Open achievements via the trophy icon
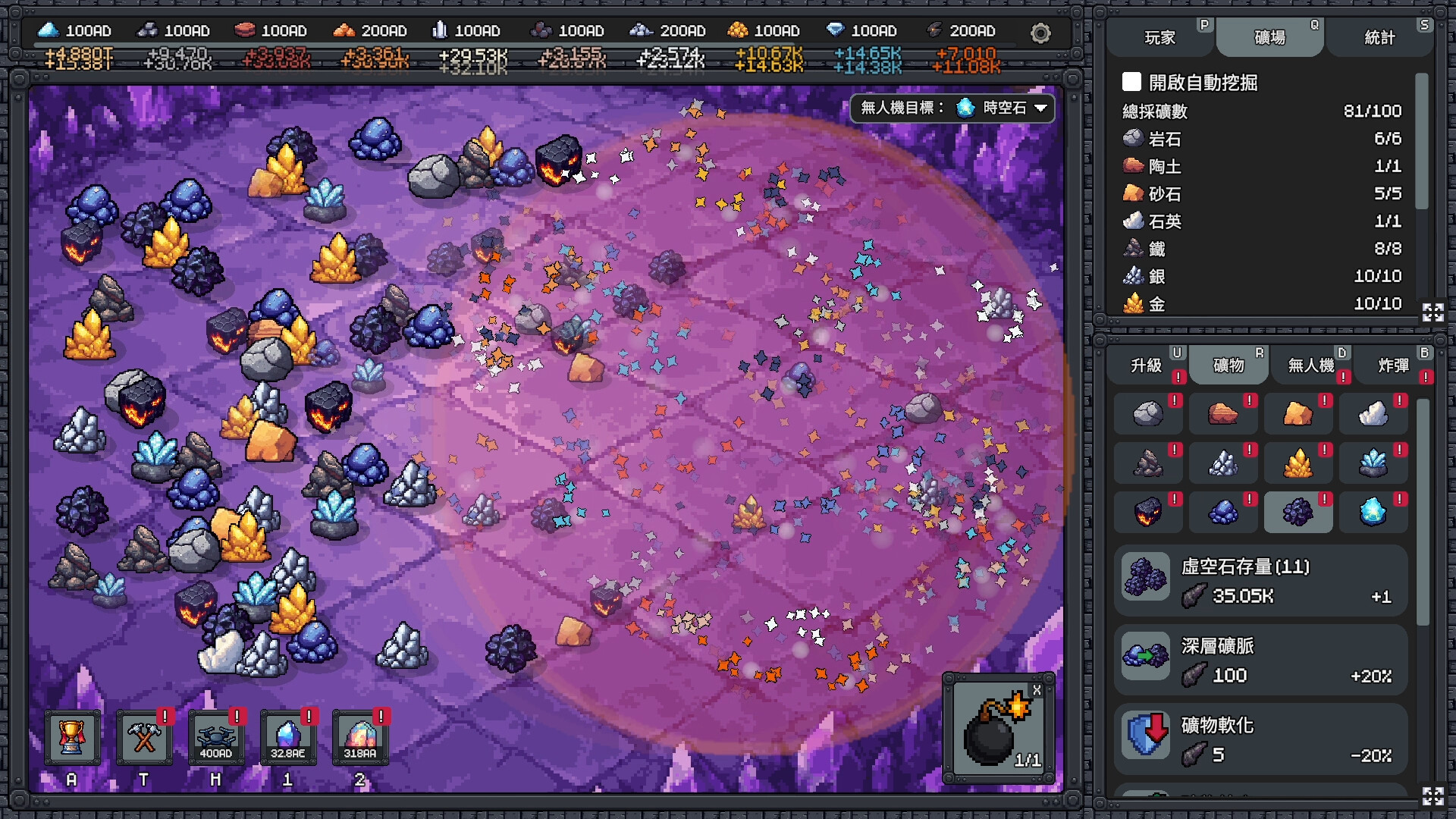Image resolution: width=1456 pixels, height=819 pixels. pos(72,736)
